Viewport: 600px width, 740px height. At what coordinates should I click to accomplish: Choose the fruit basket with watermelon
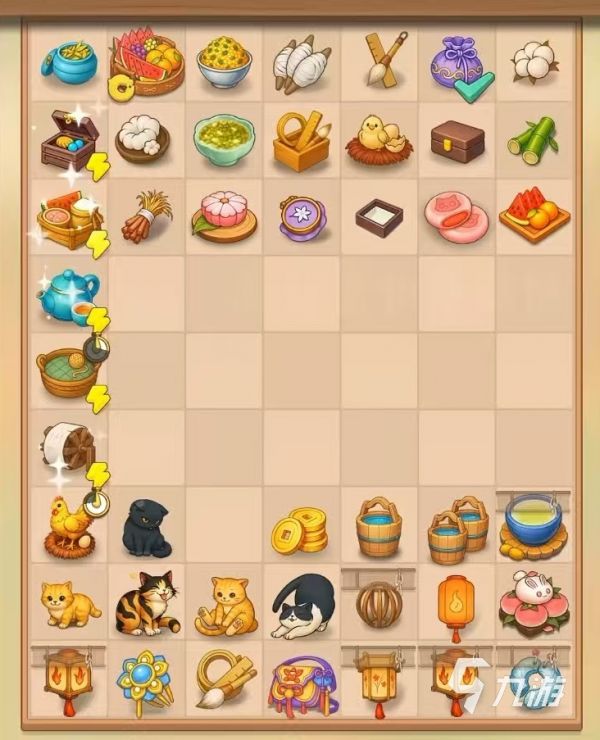pyautogui.click(x=147, y=61)
